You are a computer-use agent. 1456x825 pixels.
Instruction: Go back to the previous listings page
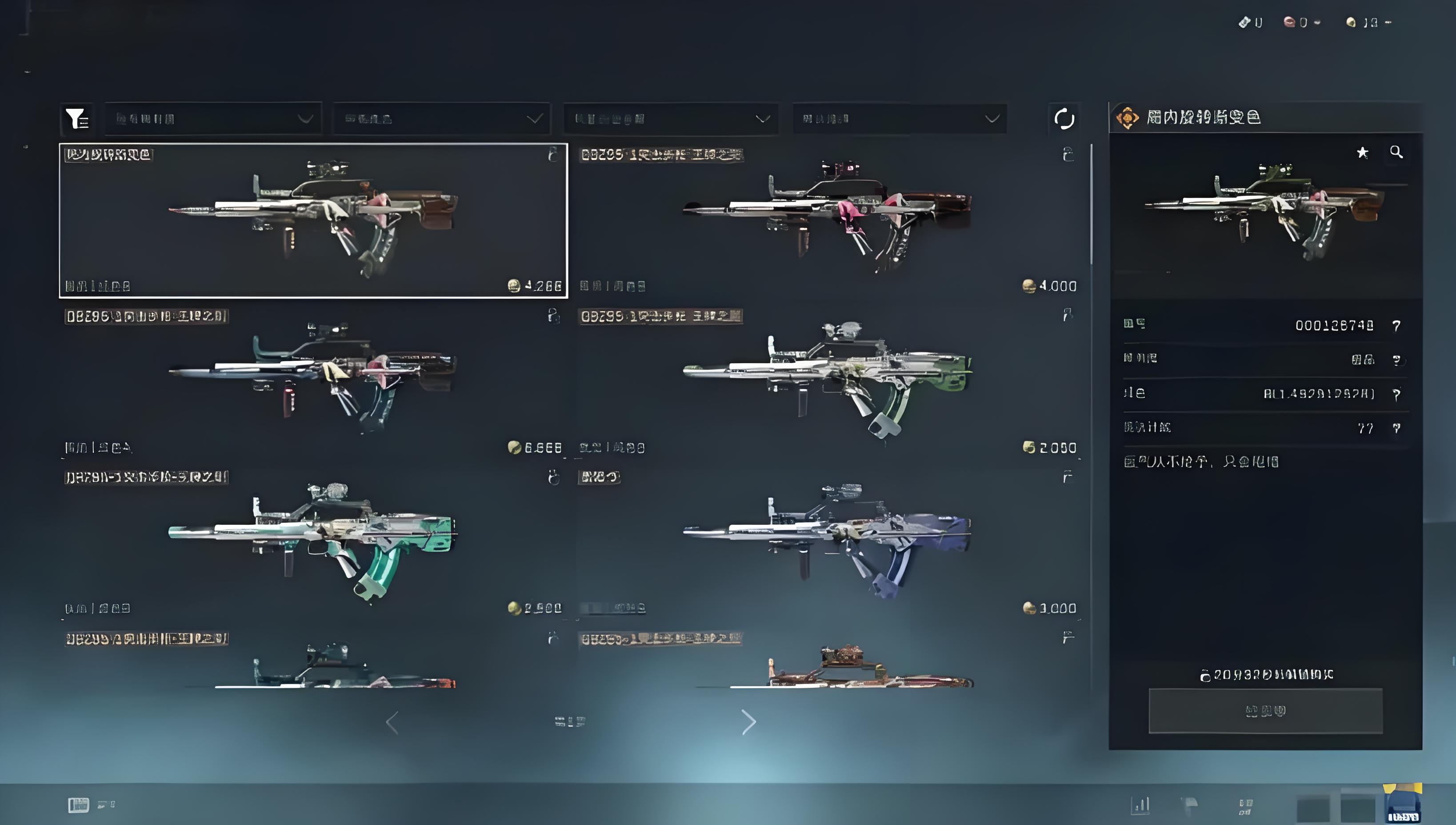(392, 722)
